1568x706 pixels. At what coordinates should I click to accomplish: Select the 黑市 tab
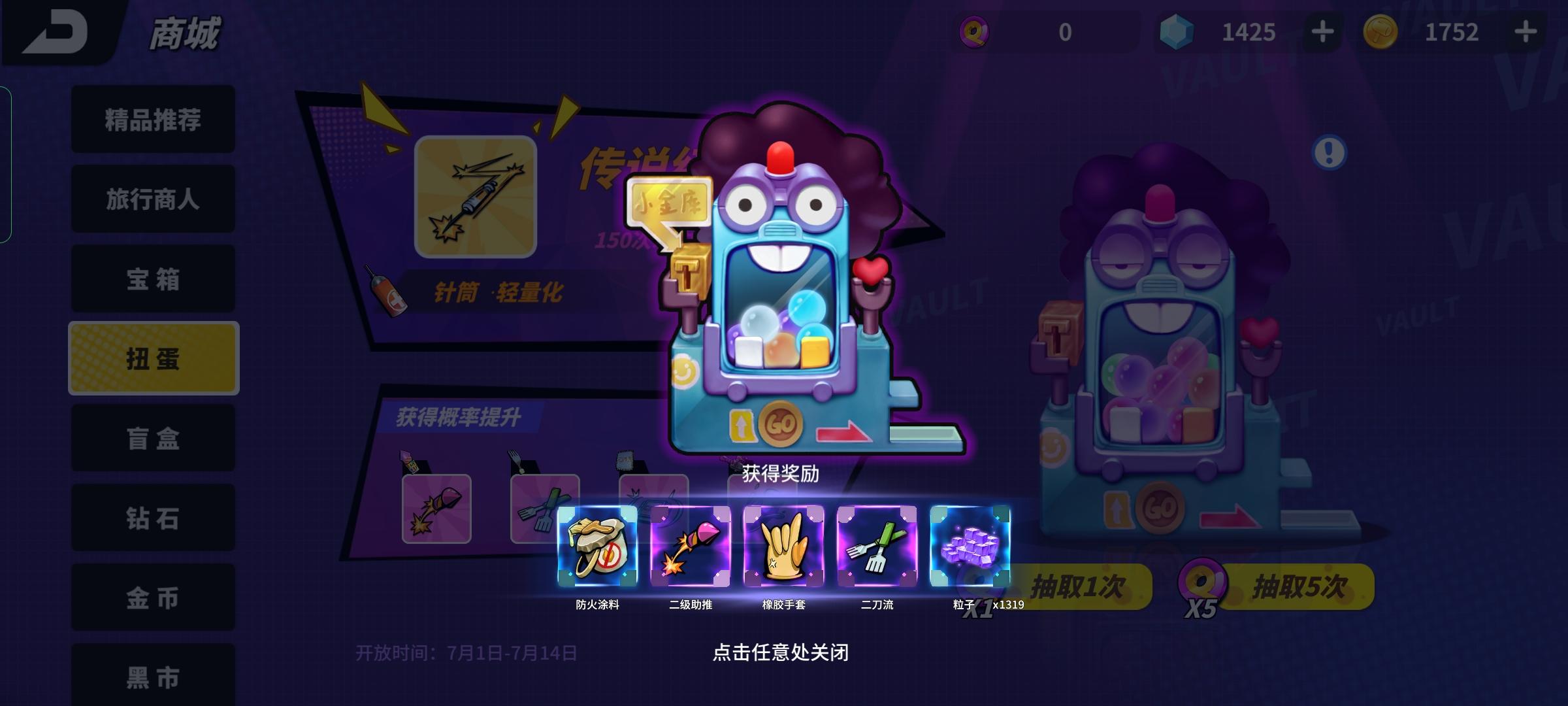[x=152, y=678]
